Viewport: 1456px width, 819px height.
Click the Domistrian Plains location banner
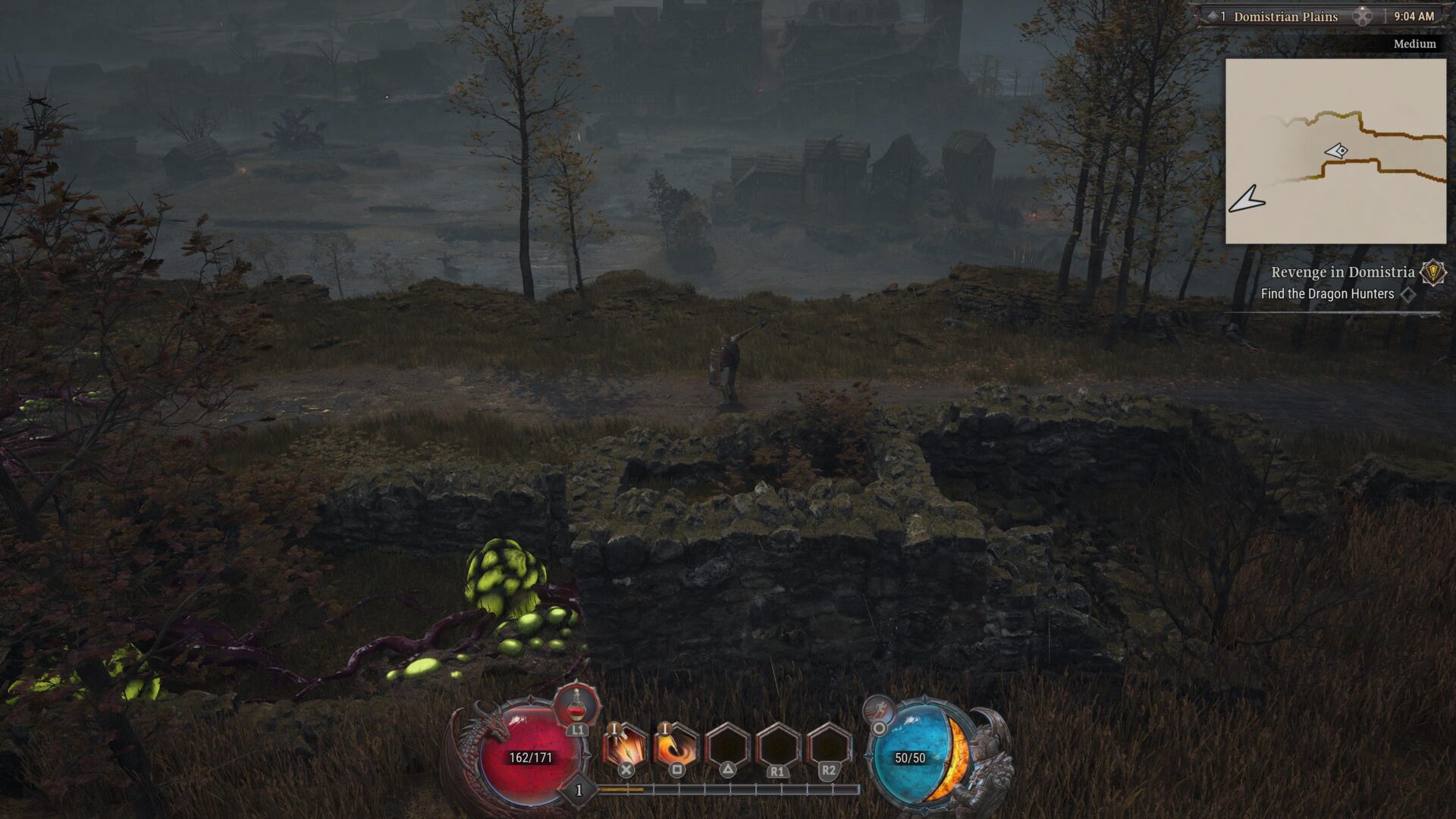click(x=1285, y=17)
